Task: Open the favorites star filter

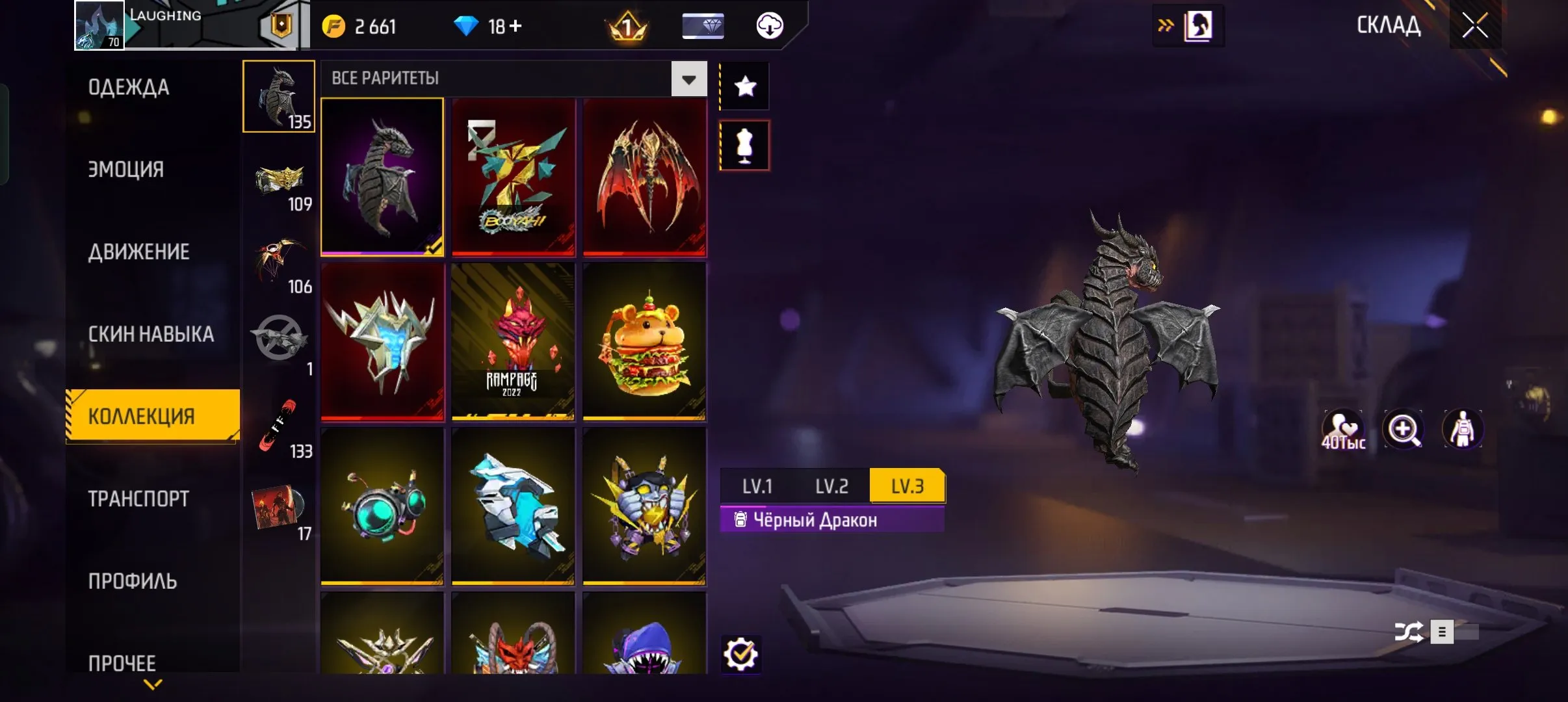Action: tap(745, 85)
